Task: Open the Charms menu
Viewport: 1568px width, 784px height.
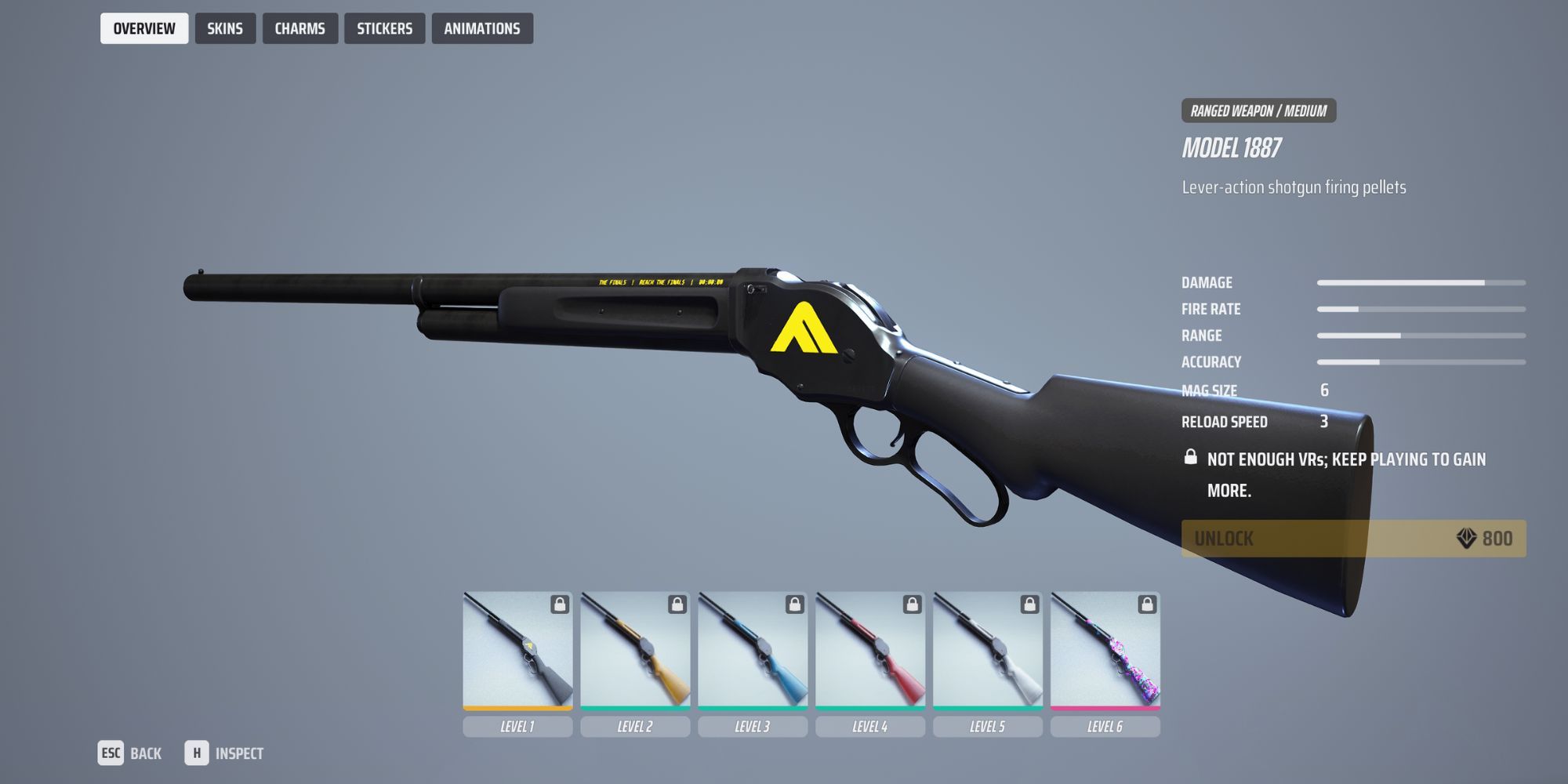Action: pos(300,28)
